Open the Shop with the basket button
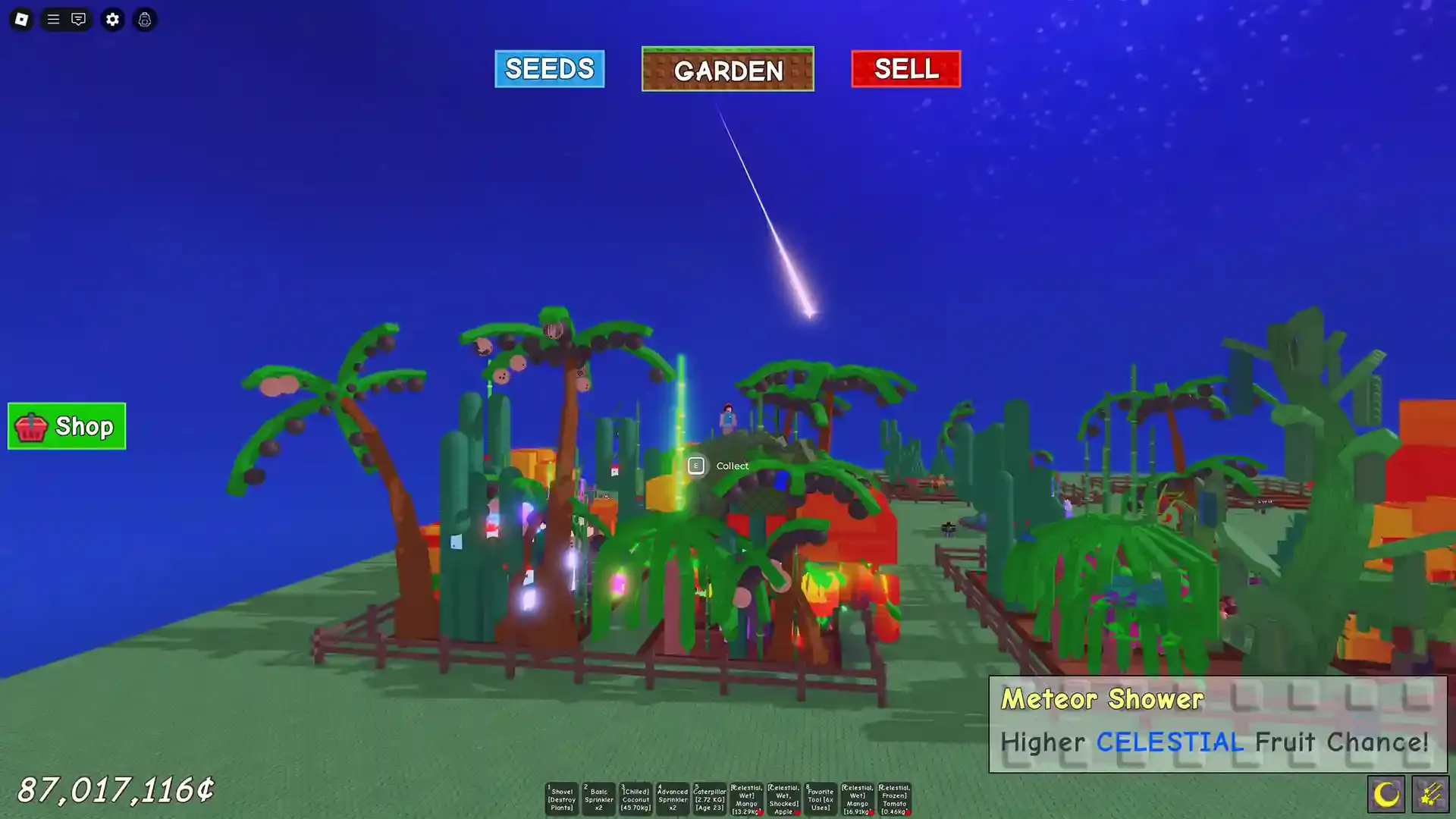The image size is (1456, 819). [66, 426]
